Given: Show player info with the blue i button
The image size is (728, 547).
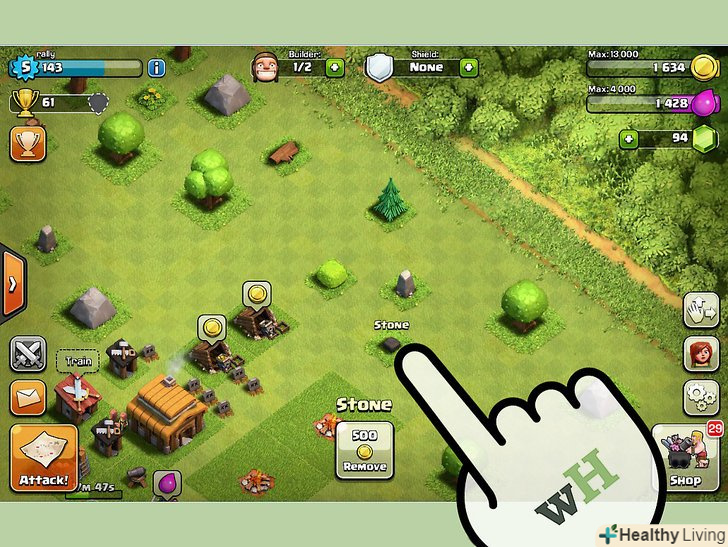Looking at the screenshot, I should [156, 68].
